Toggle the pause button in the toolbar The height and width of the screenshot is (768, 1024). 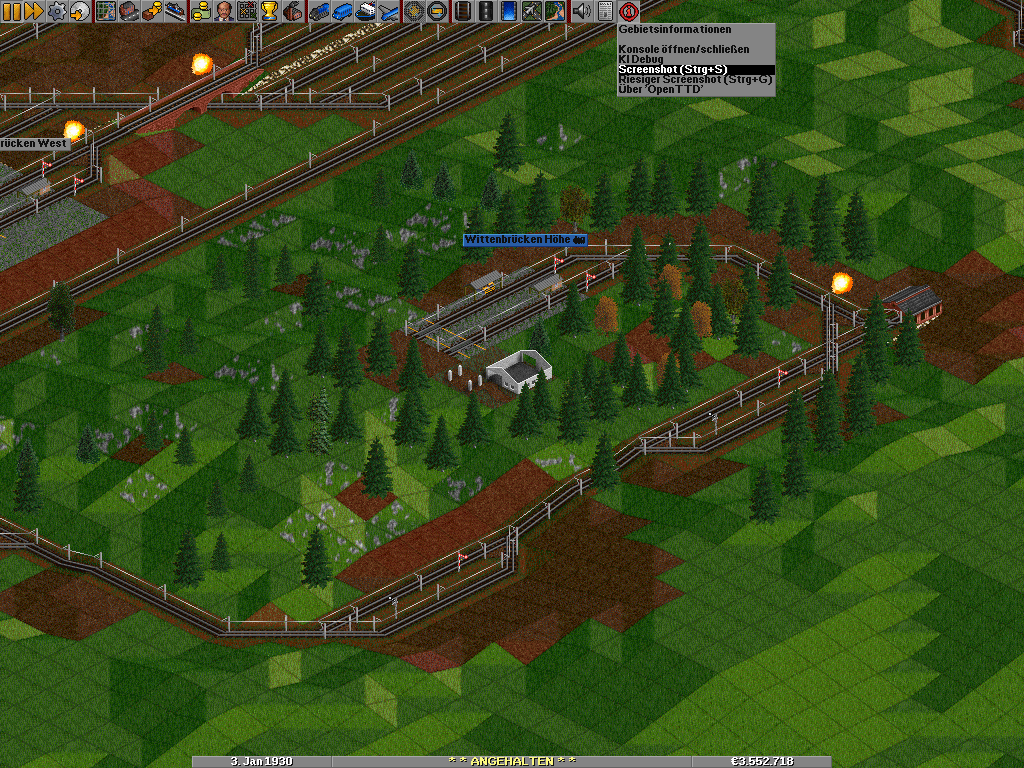pos(11,11)
